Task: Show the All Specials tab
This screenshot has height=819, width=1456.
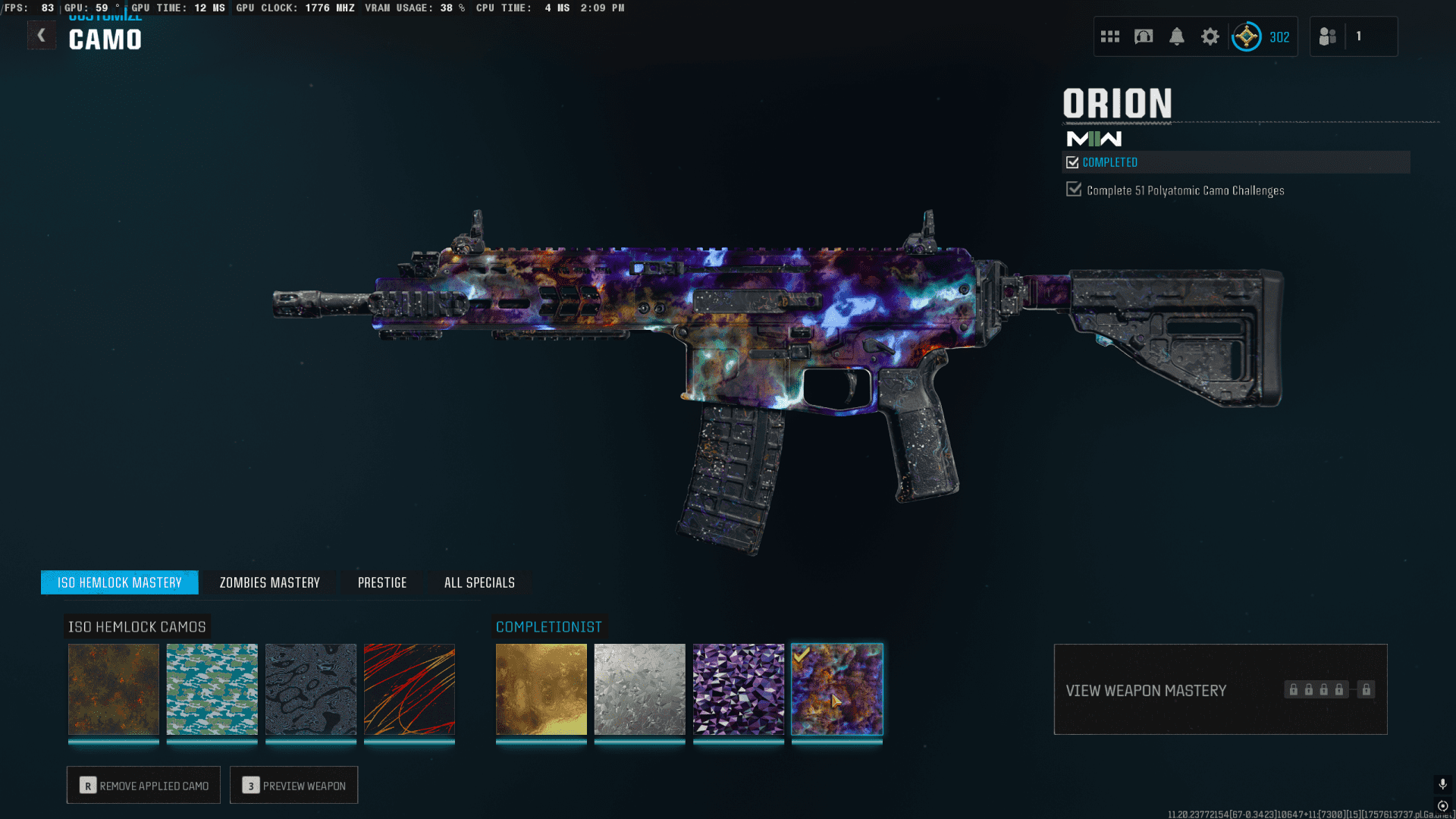Action: pyautogui.click(x=479, y=582)
